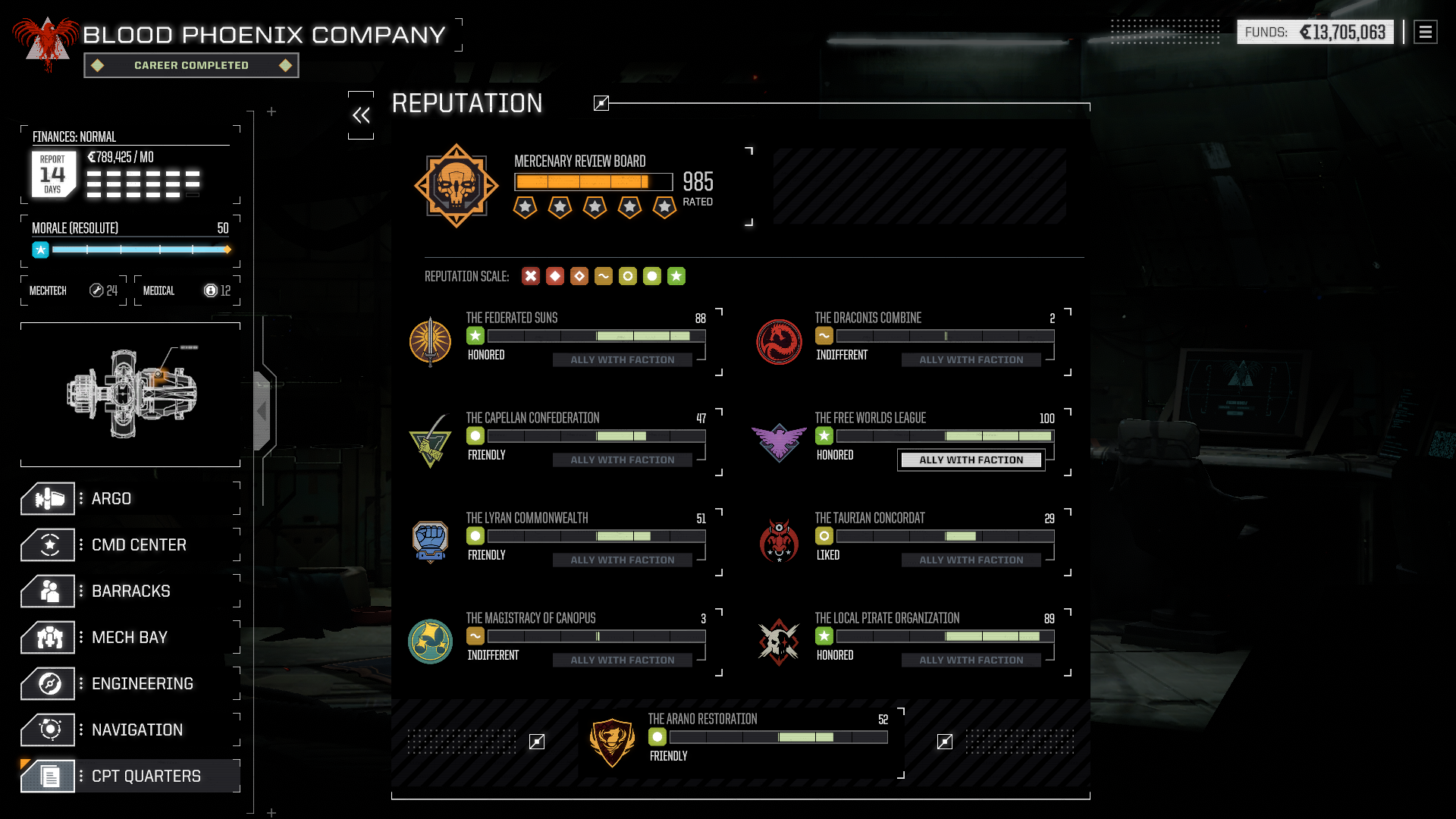Click Ally With Faction under Free Worlds League
The height and width of the screenshot is (819, 1456).
(x=971, y=460)
